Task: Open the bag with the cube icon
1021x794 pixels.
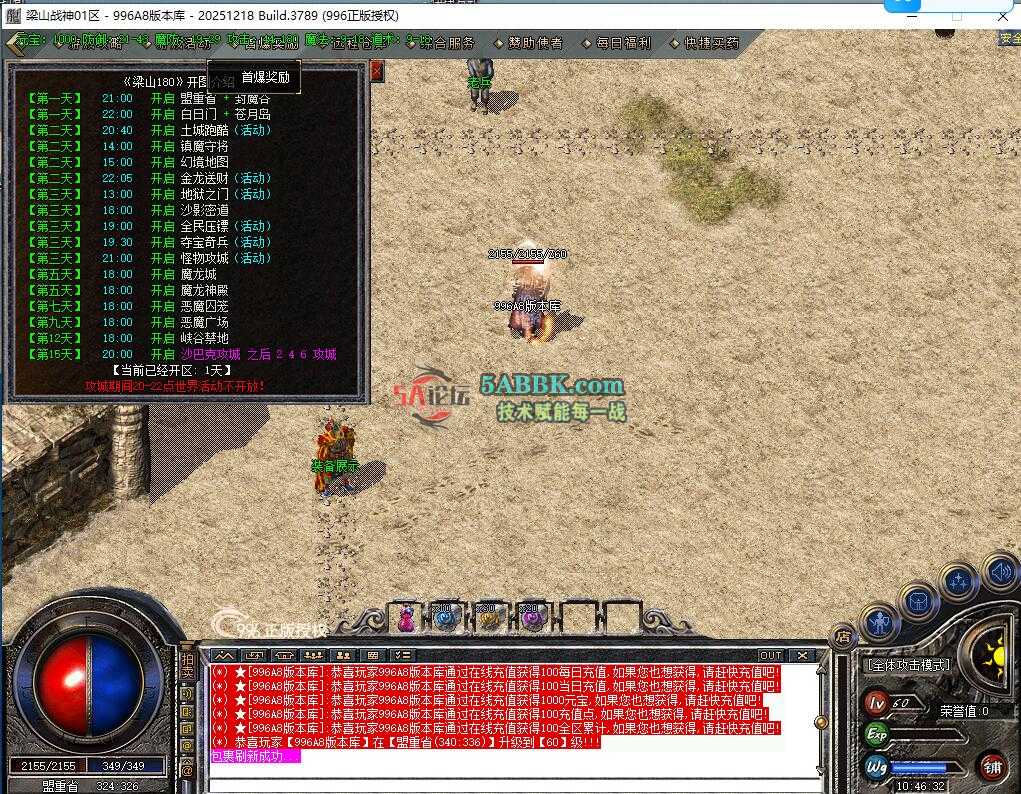Action: [918, 600]
